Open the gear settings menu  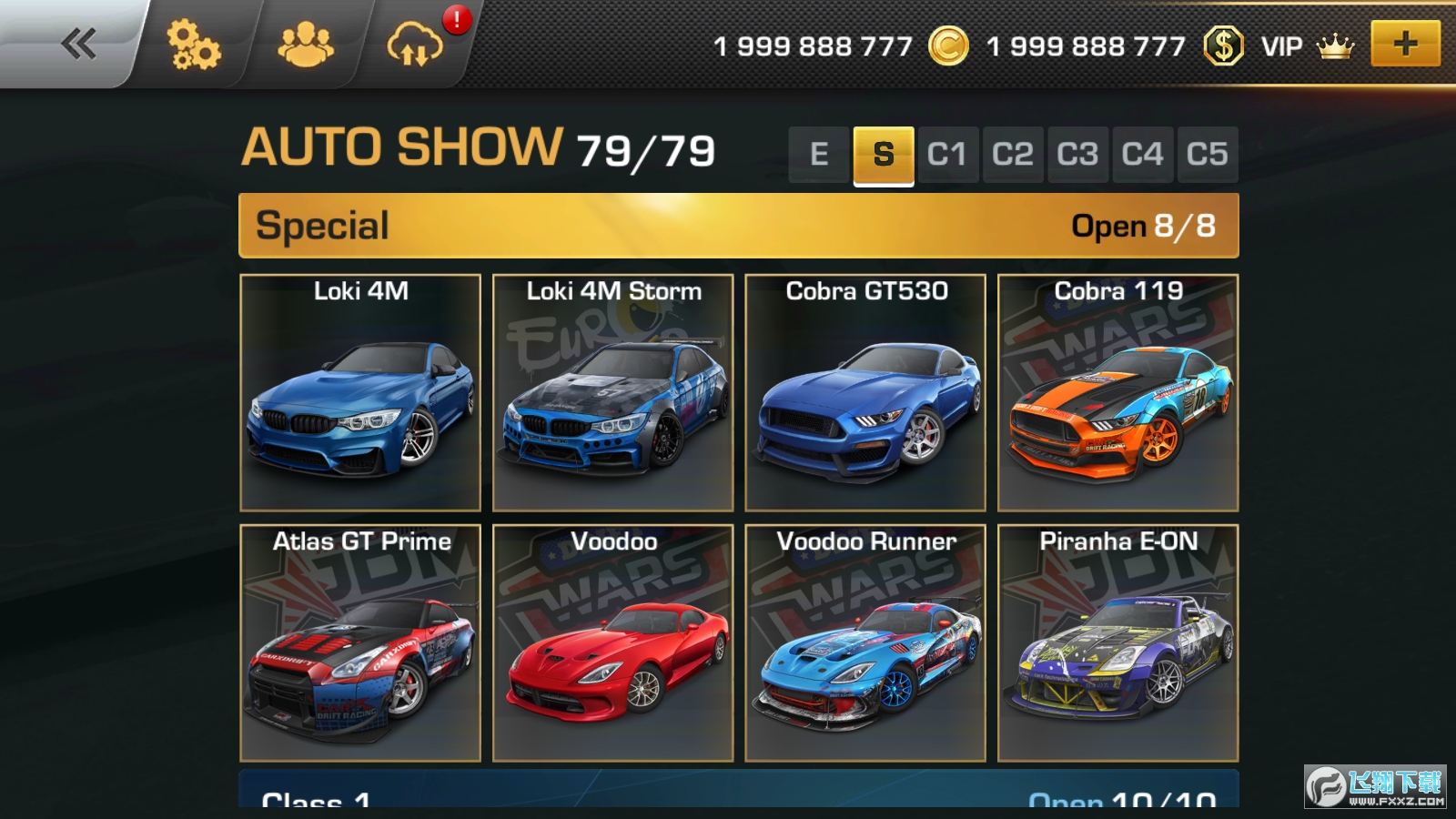coord(193,45)
